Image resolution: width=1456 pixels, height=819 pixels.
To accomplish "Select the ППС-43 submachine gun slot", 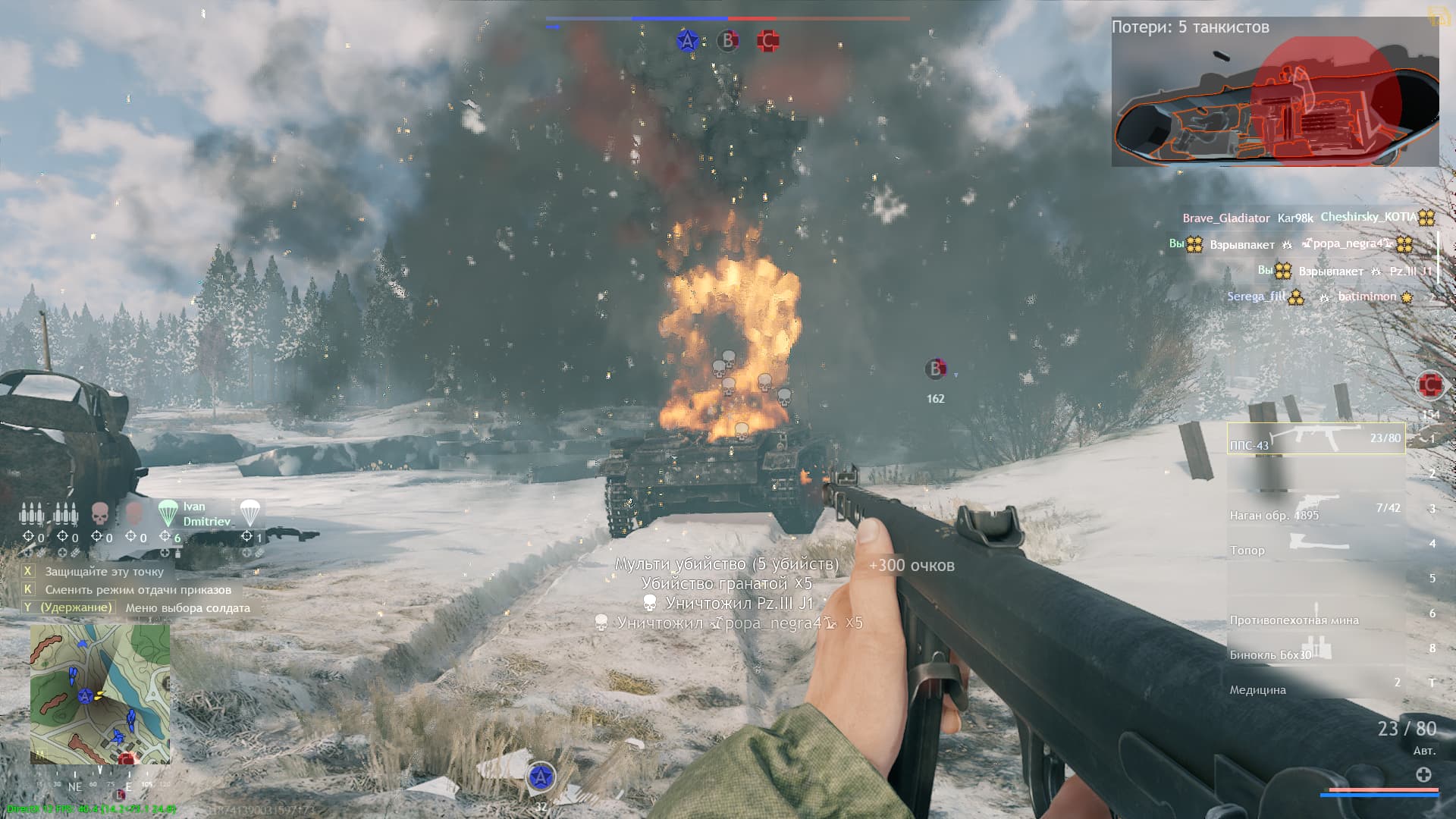I will point(1316,438).
